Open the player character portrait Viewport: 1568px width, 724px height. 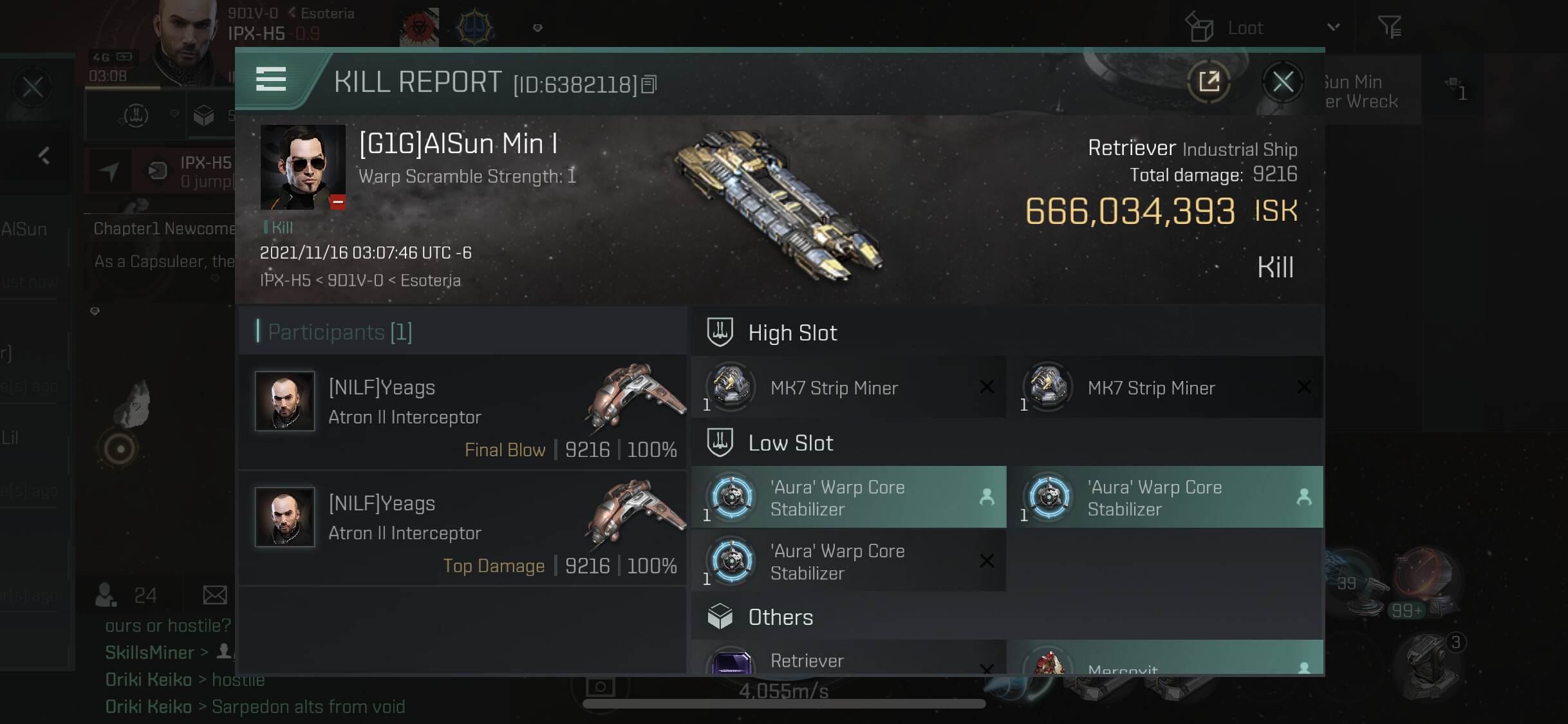187,42
